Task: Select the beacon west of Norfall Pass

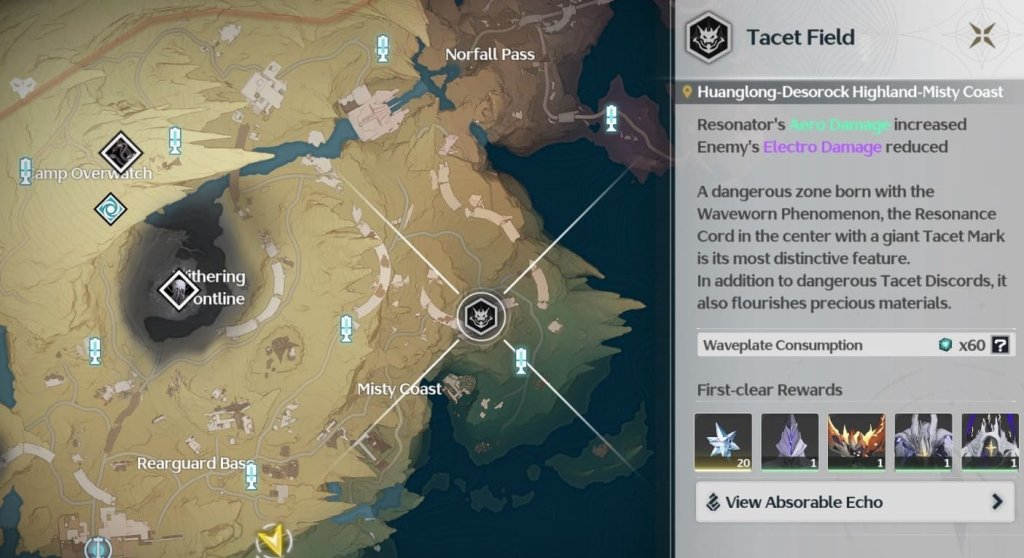Action: [382, 48]
